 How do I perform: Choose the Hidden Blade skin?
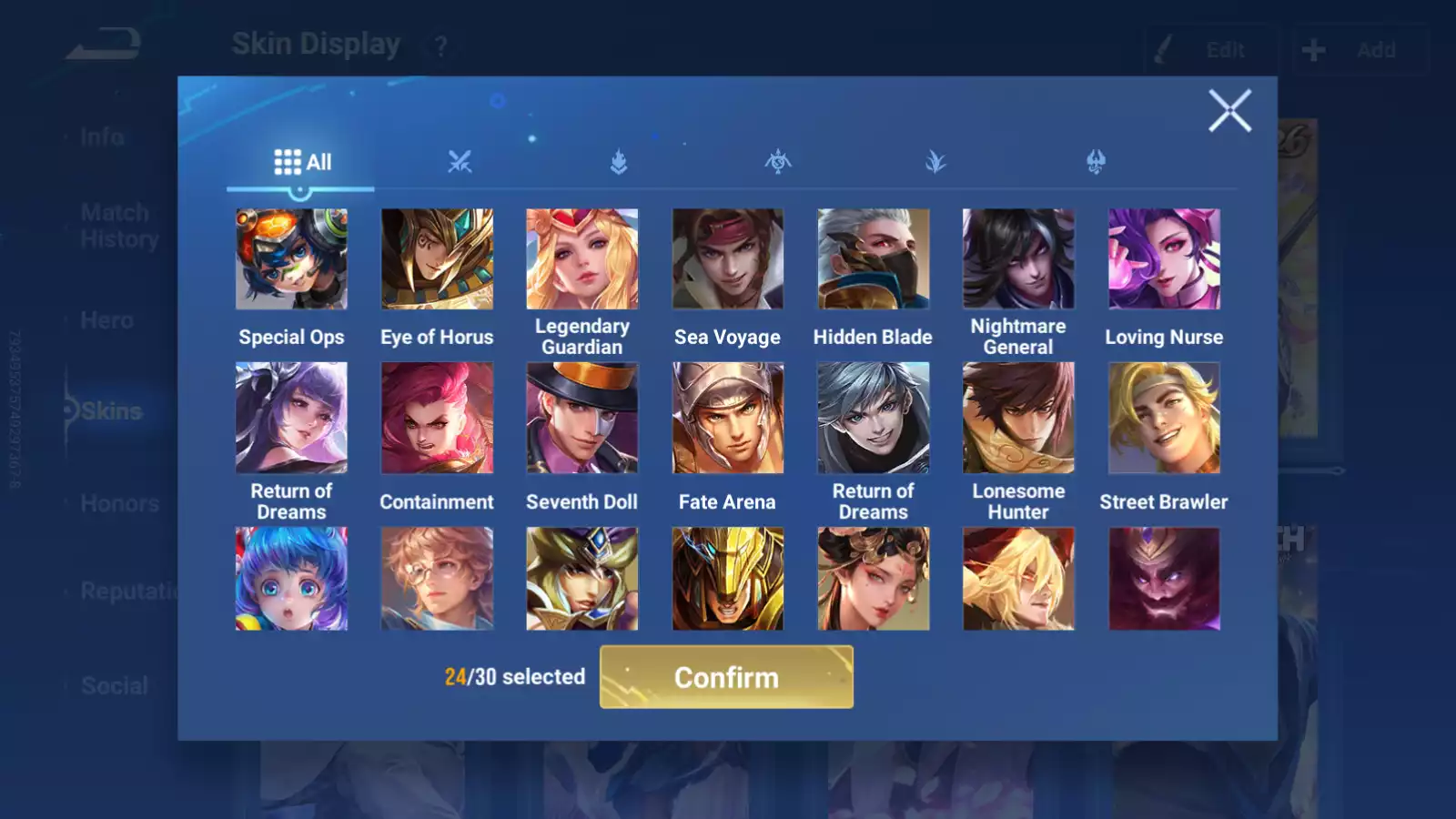pos(873,259)
